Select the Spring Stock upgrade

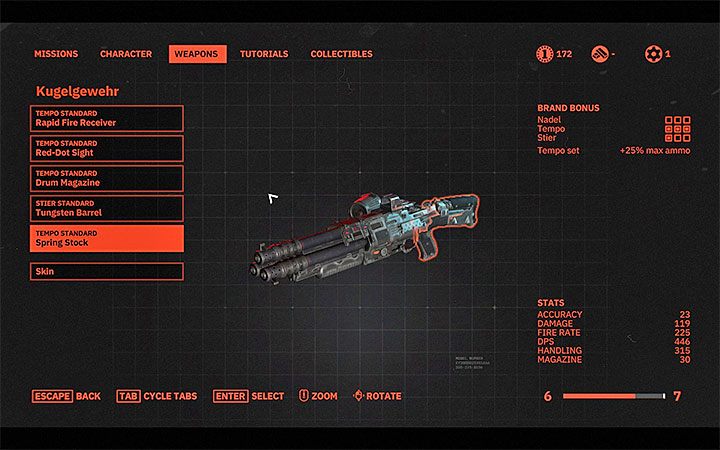108,238
